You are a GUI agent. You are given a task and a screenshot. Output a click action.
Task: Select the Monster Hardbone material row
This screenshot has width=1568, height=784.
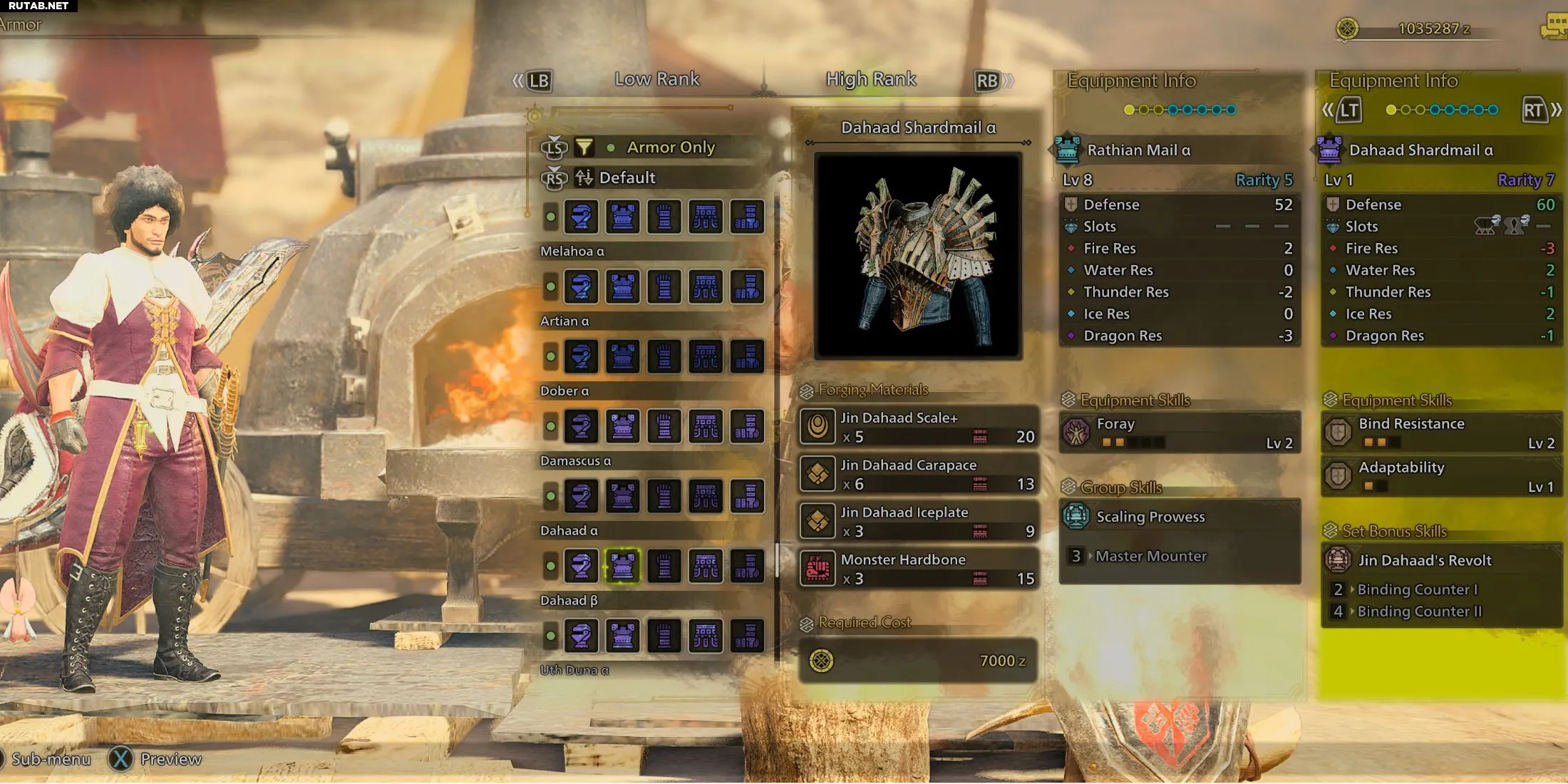(918, 569)
